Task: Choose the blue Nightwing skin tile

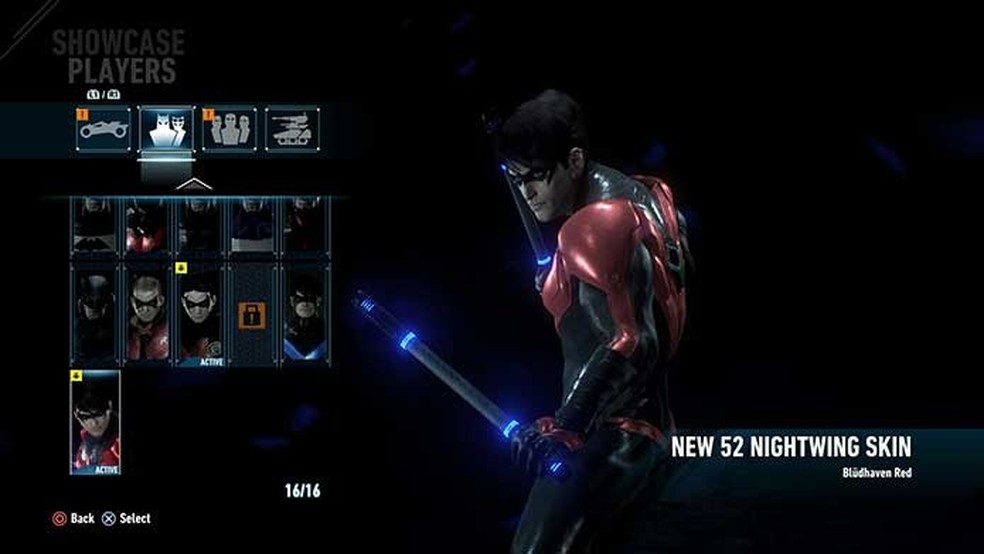Action: (304, 313)
